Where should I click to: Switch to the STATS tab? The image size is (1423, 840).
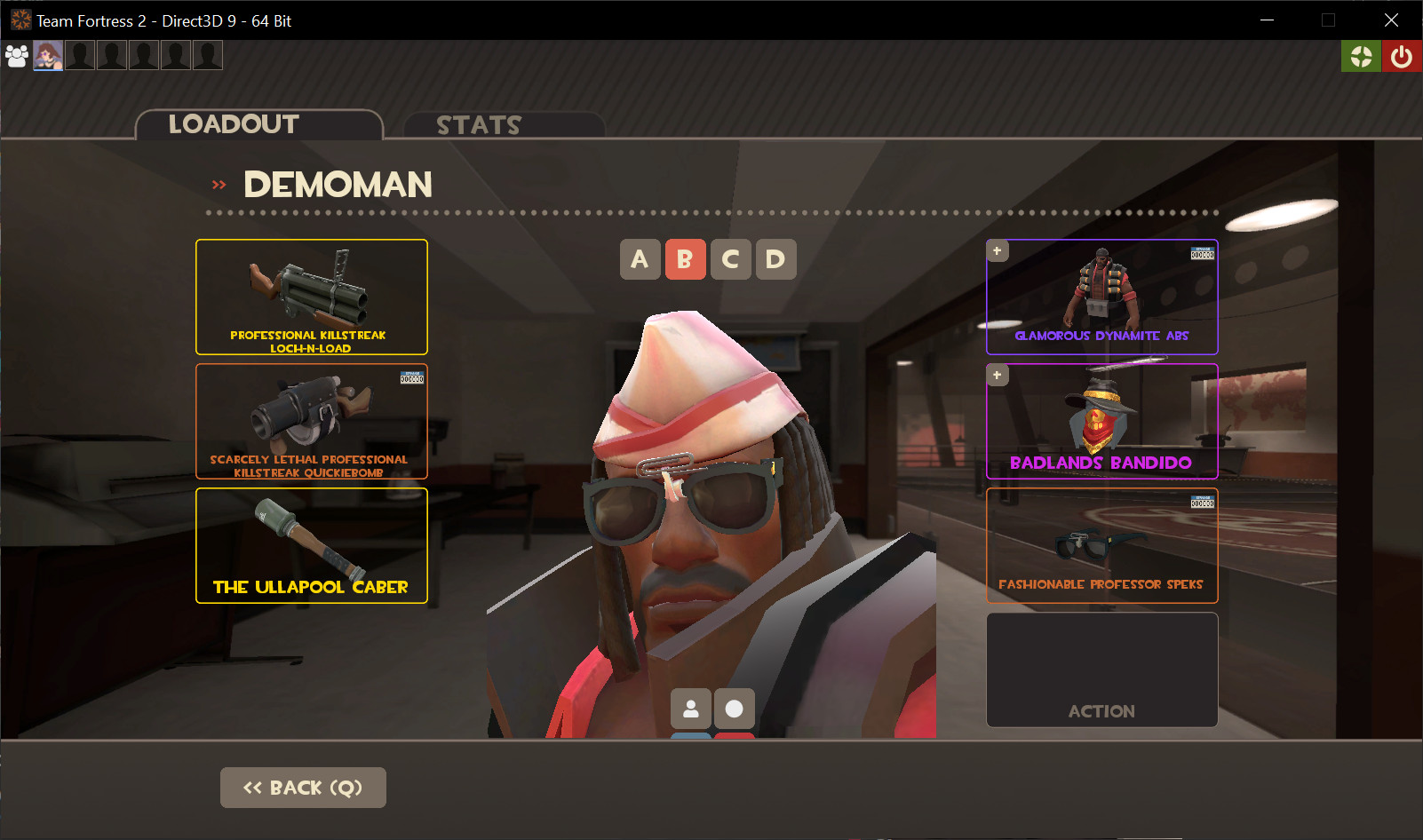pyautogui.click(x=479, y=125)
